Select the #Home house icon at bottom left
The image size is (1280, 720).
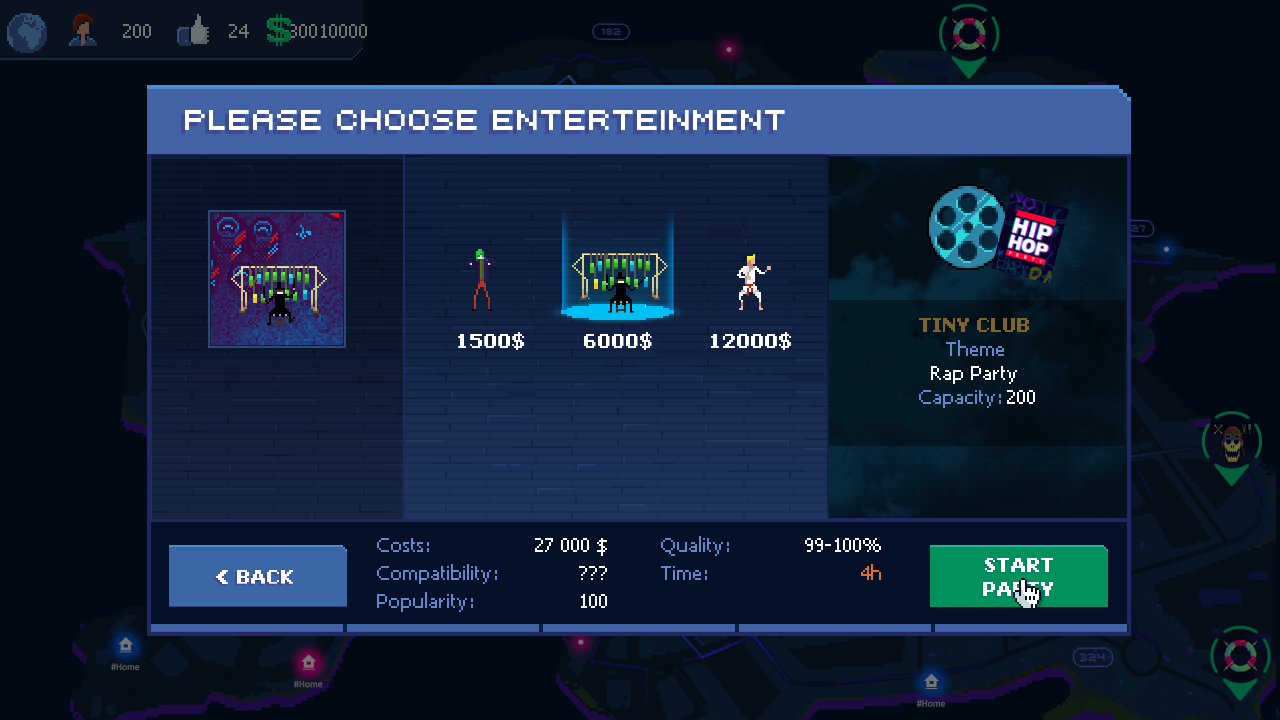pos(125,647)
